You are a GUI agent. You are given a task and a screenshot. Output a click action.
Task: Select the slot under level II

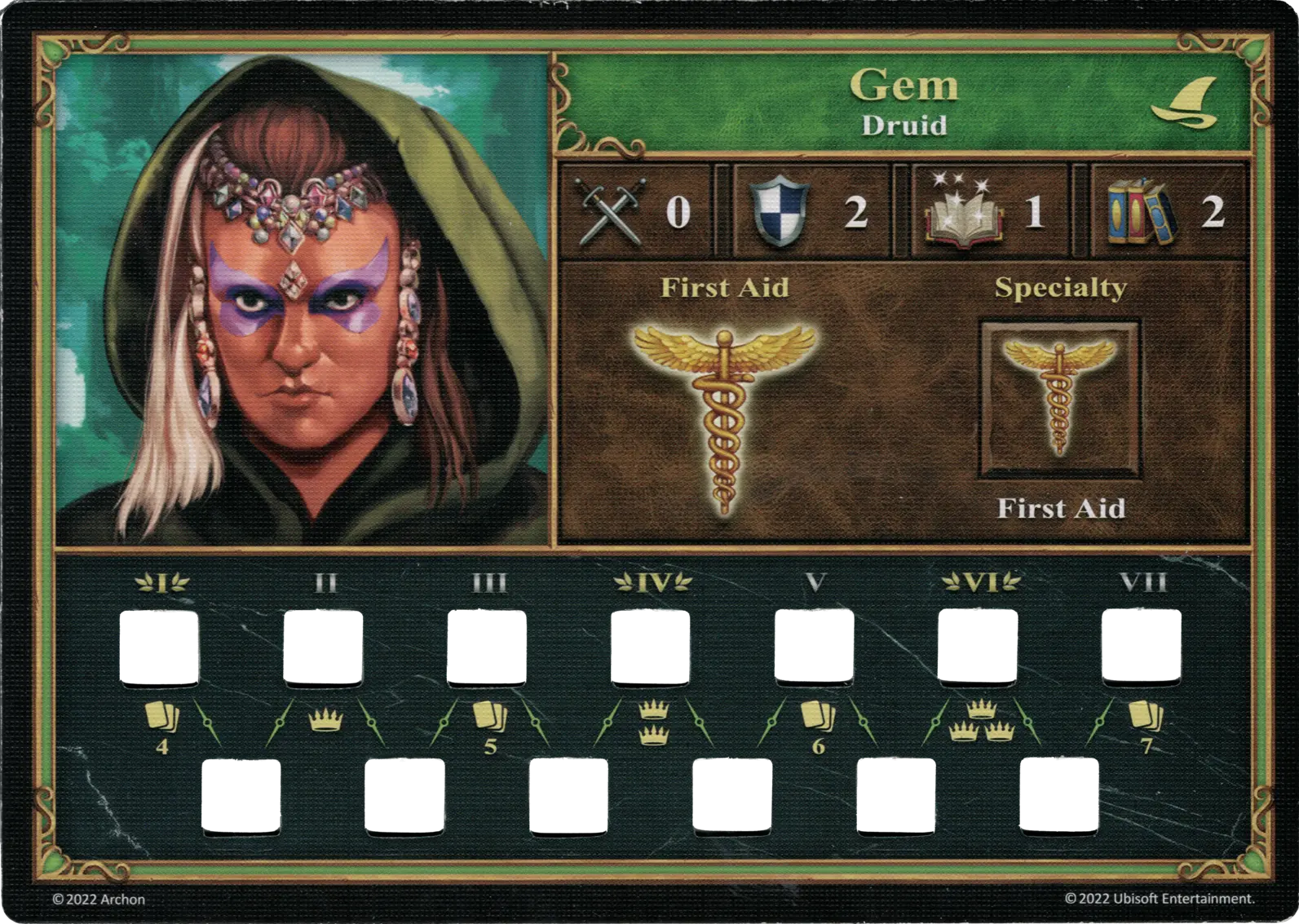(323, 648)
